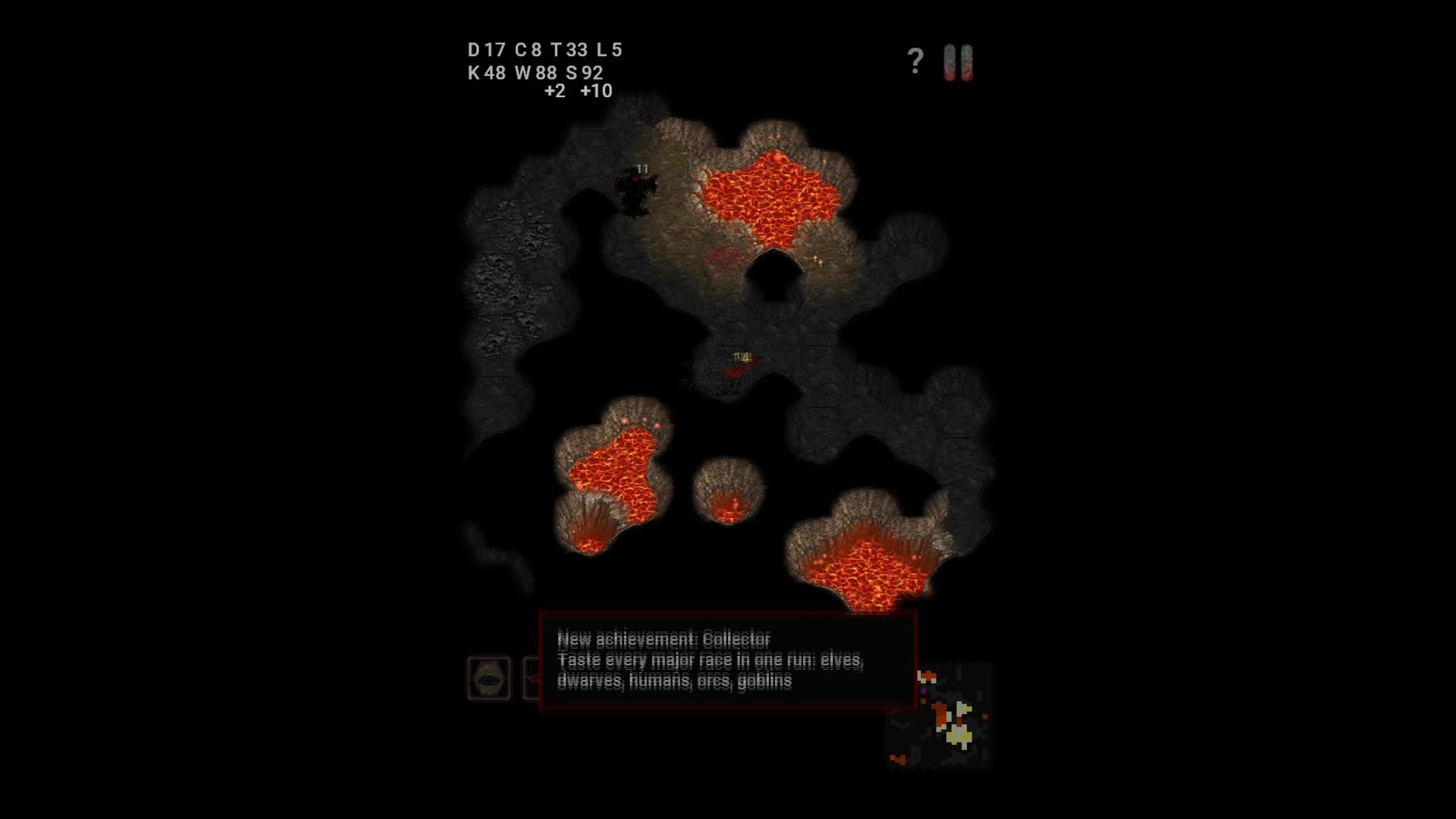Activate the claw ability next to the mouth icon
The height and width of the screenshot is (819, 1456).
pos(533,679)
